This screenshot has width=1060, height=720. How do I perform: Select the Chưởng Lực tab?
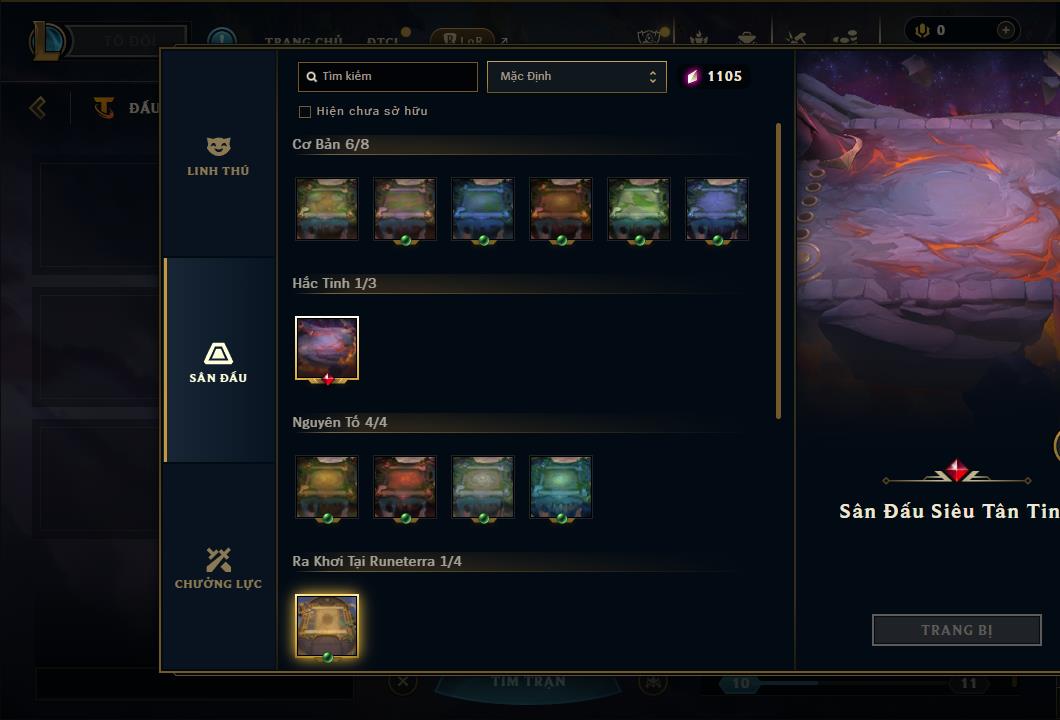click(218, 568)
